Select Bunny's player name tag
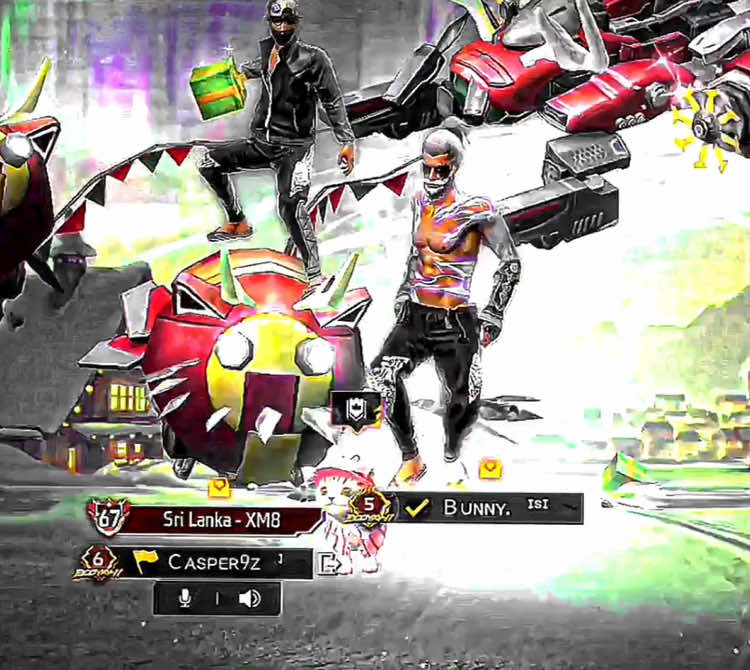Screen dimensions: 750x670 (478, 508)
